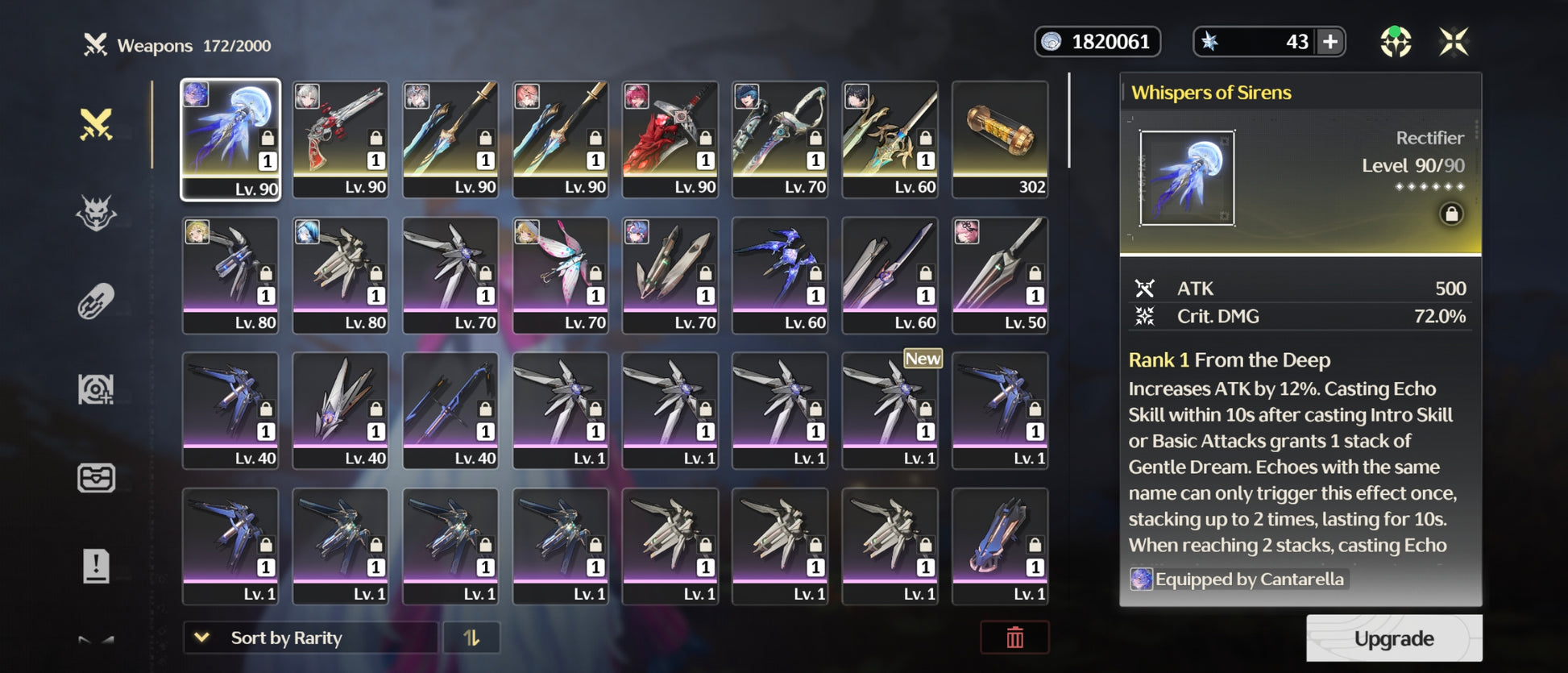Screen dimensions: 1568x673
Task: Open the green-dotted circular icon in the top bar
Action: click(x=1396, y=42)
